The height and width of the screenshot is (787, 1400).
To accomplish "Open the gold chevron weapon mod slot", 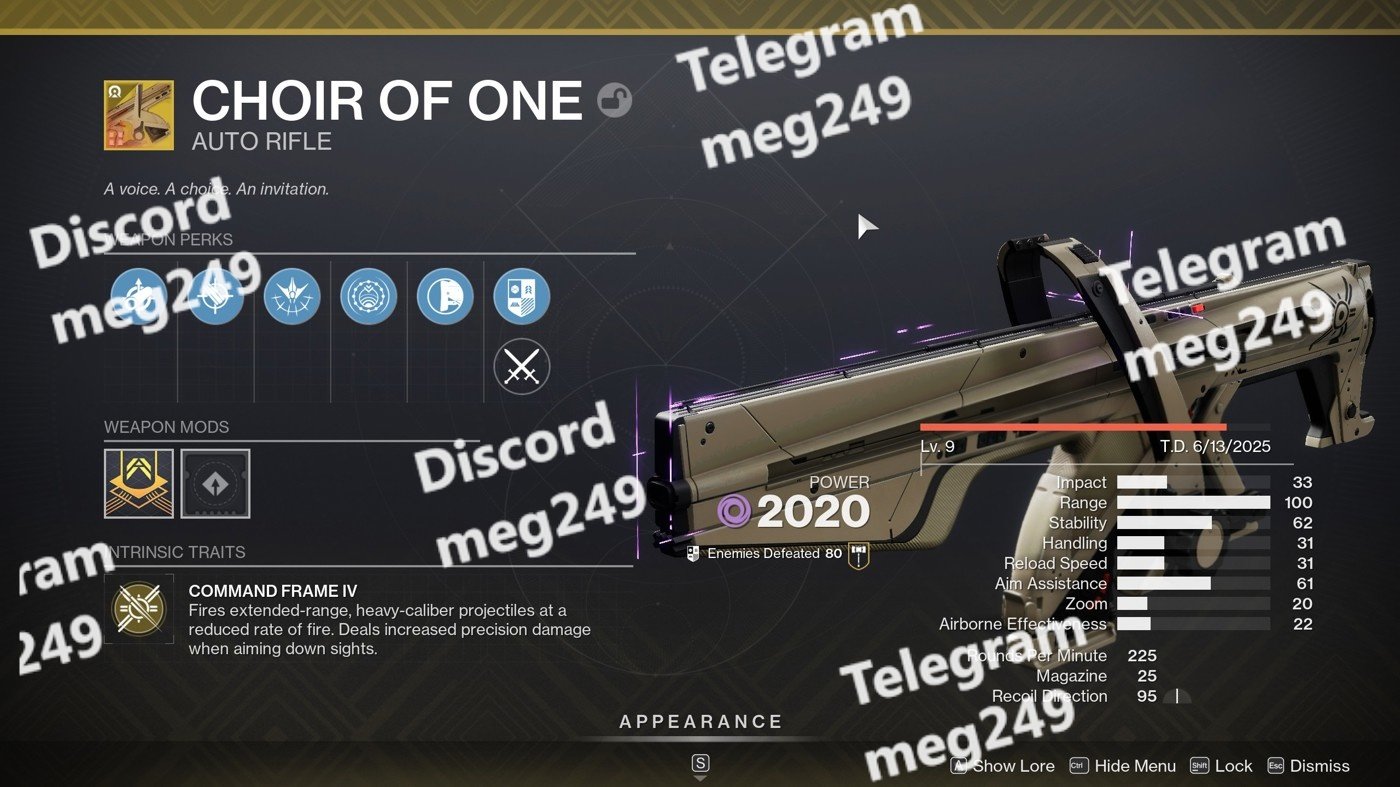I will coord(139,483).
